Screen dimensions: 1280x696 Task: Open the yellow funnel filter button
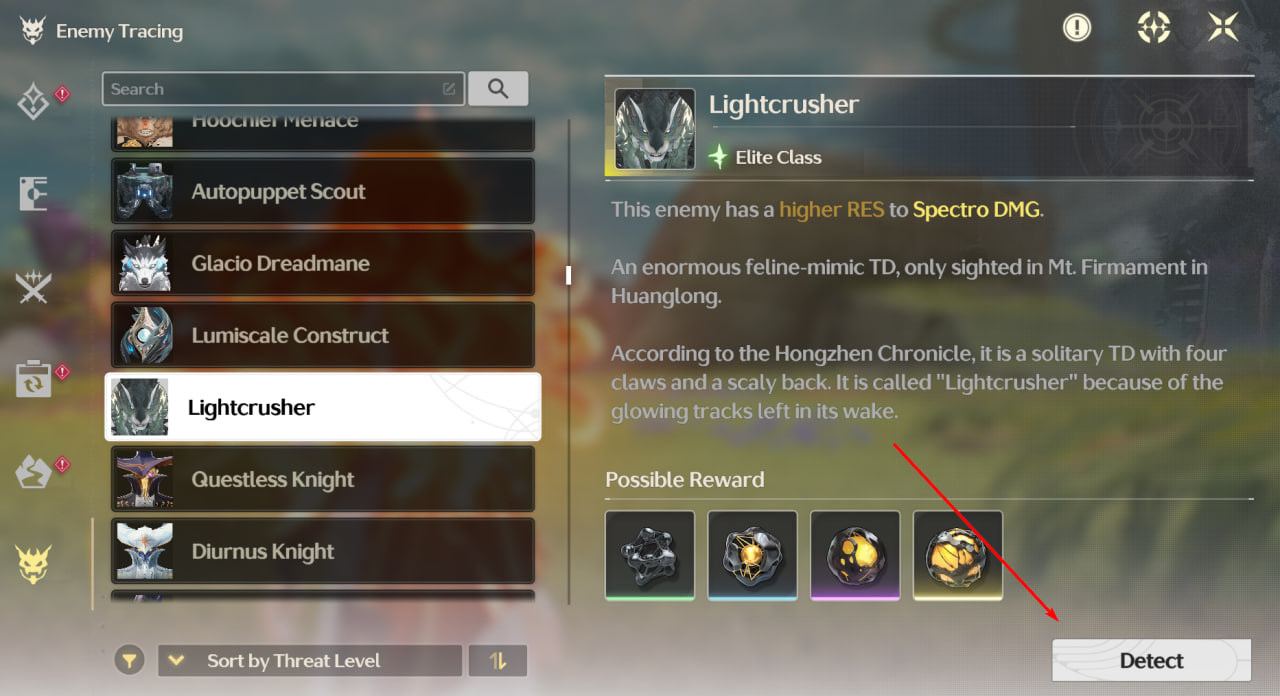[x=129, y=661]
